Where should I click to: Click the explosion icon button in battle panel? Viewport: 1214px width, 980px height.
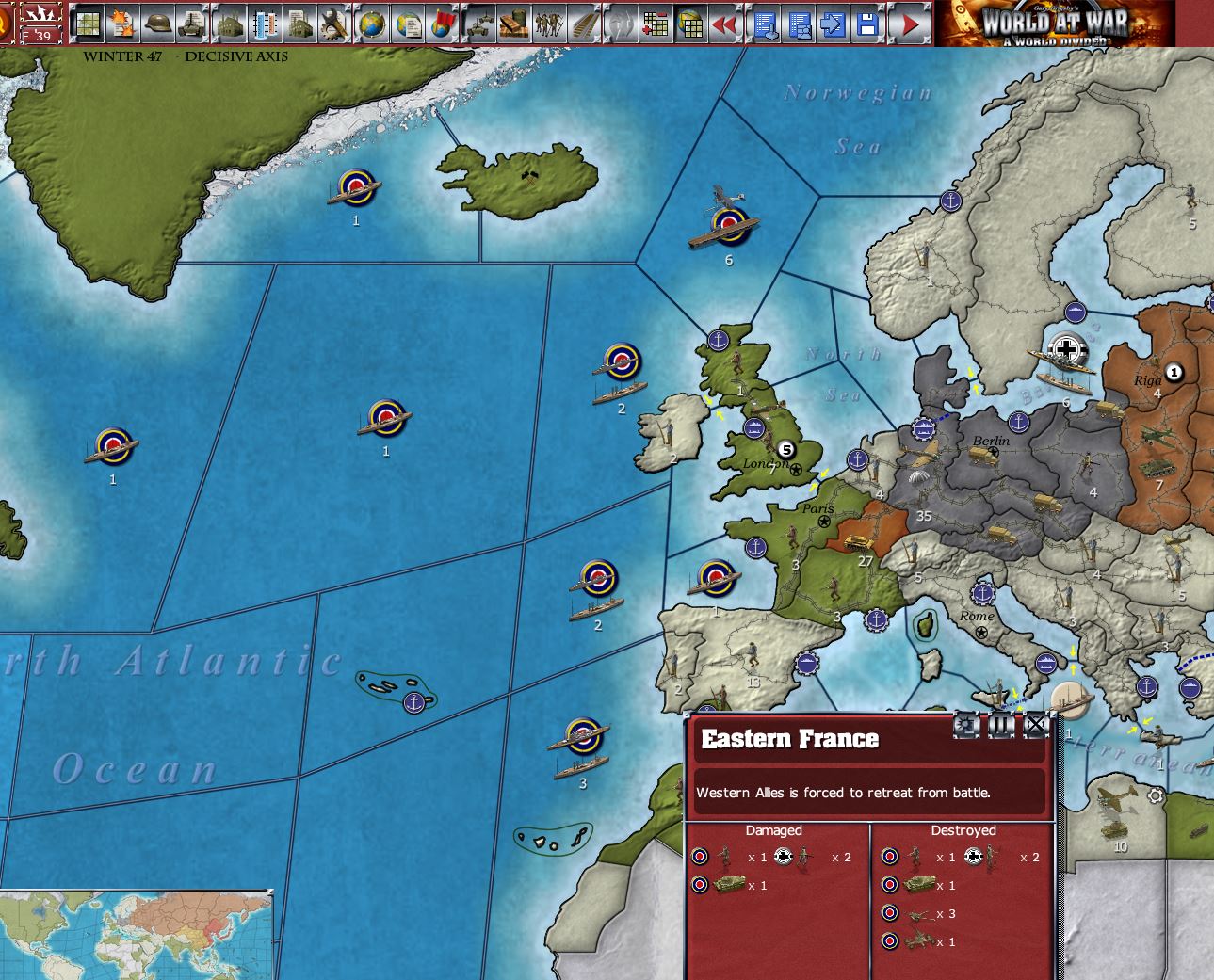coord(967,725)
